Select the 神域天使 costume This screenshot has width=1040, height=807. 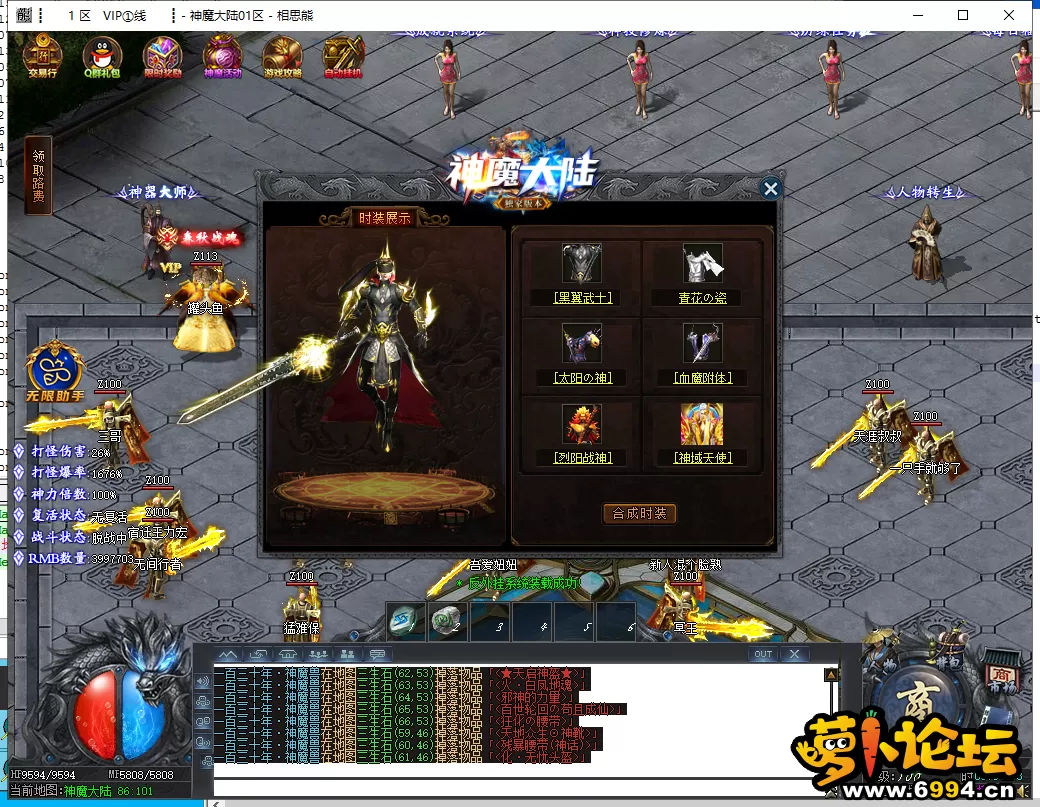coord(702,430)
